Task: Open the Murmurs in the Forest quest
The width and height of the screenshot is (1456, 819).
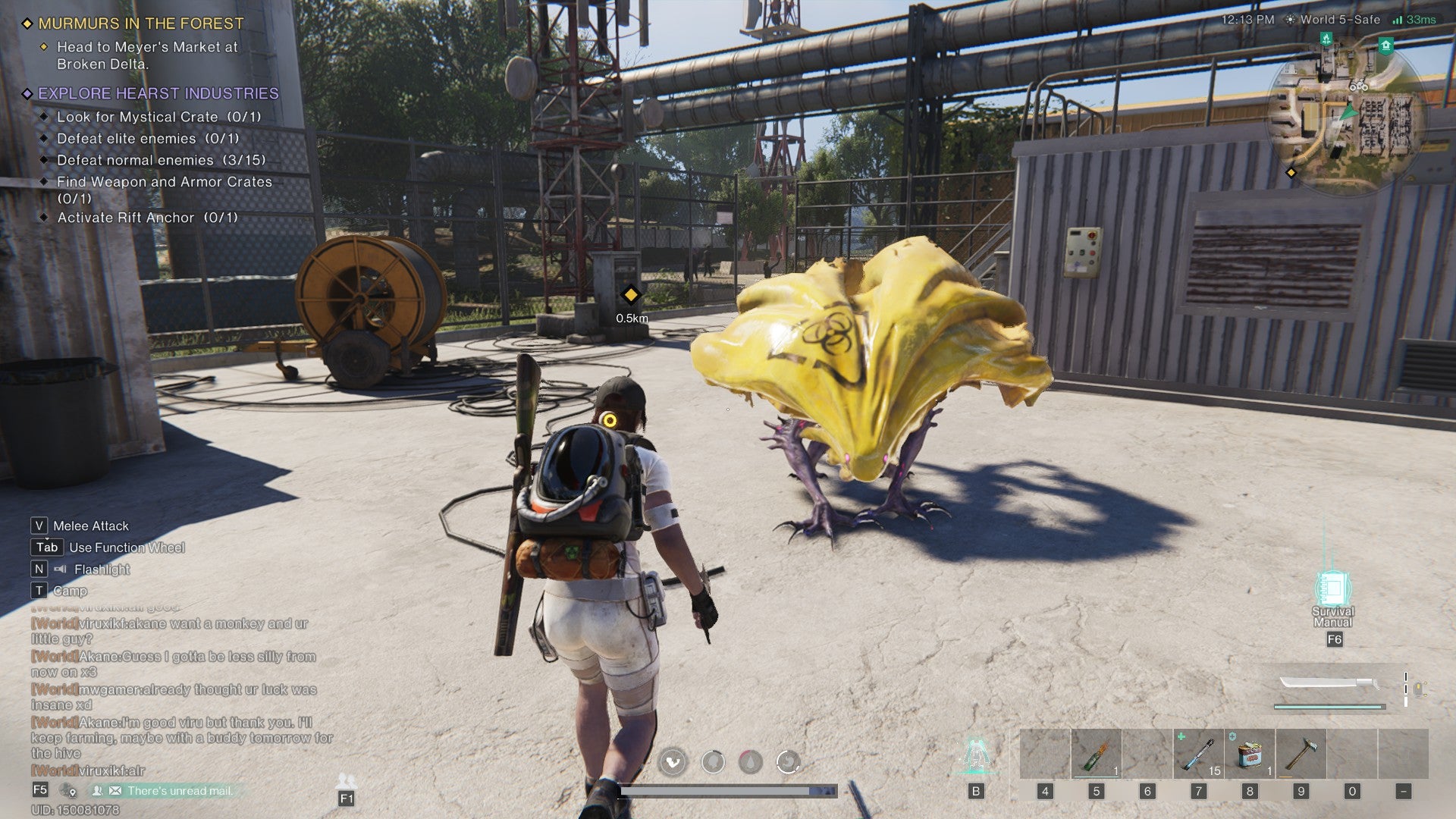Action: click(141, 24)
